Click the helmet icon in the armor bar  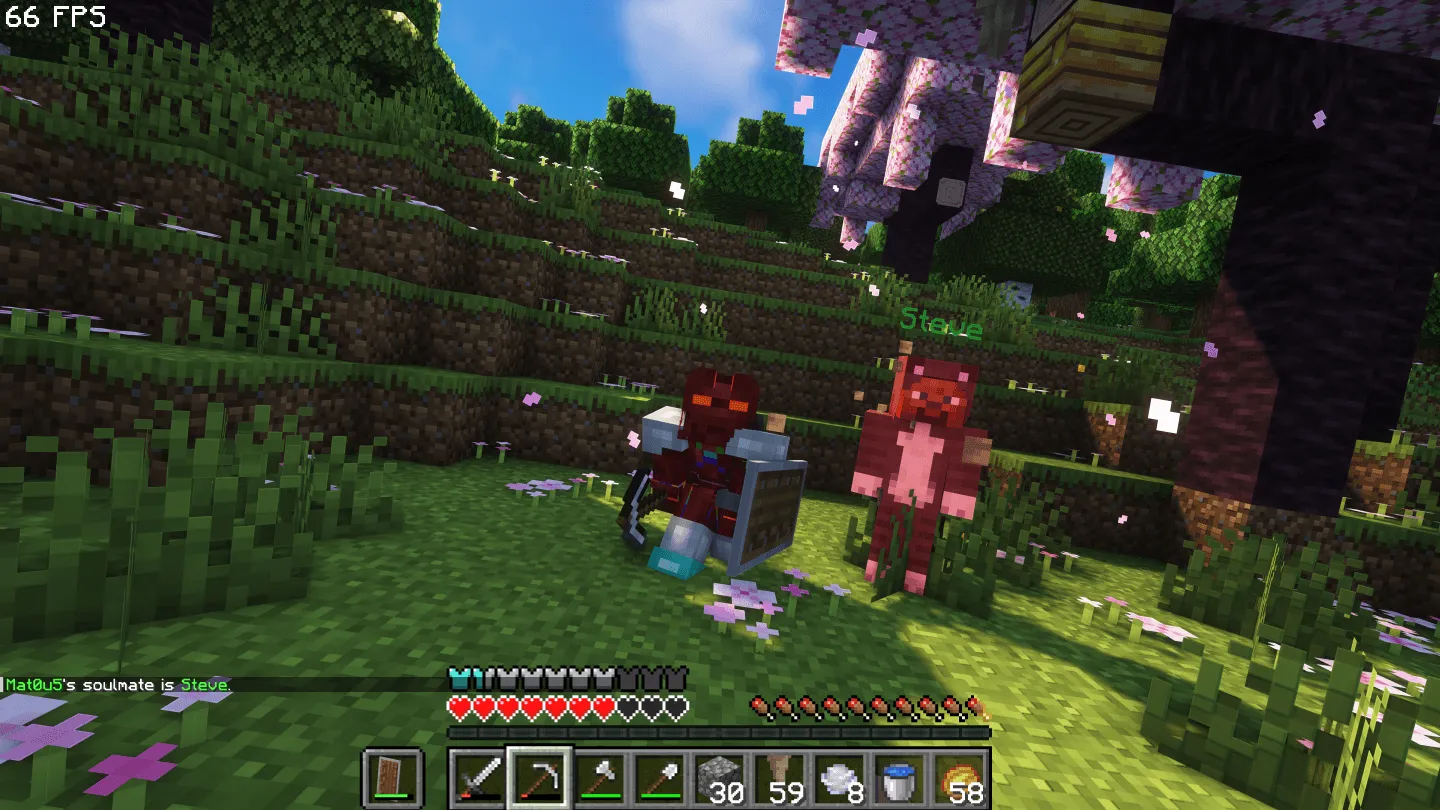point(459,677)
